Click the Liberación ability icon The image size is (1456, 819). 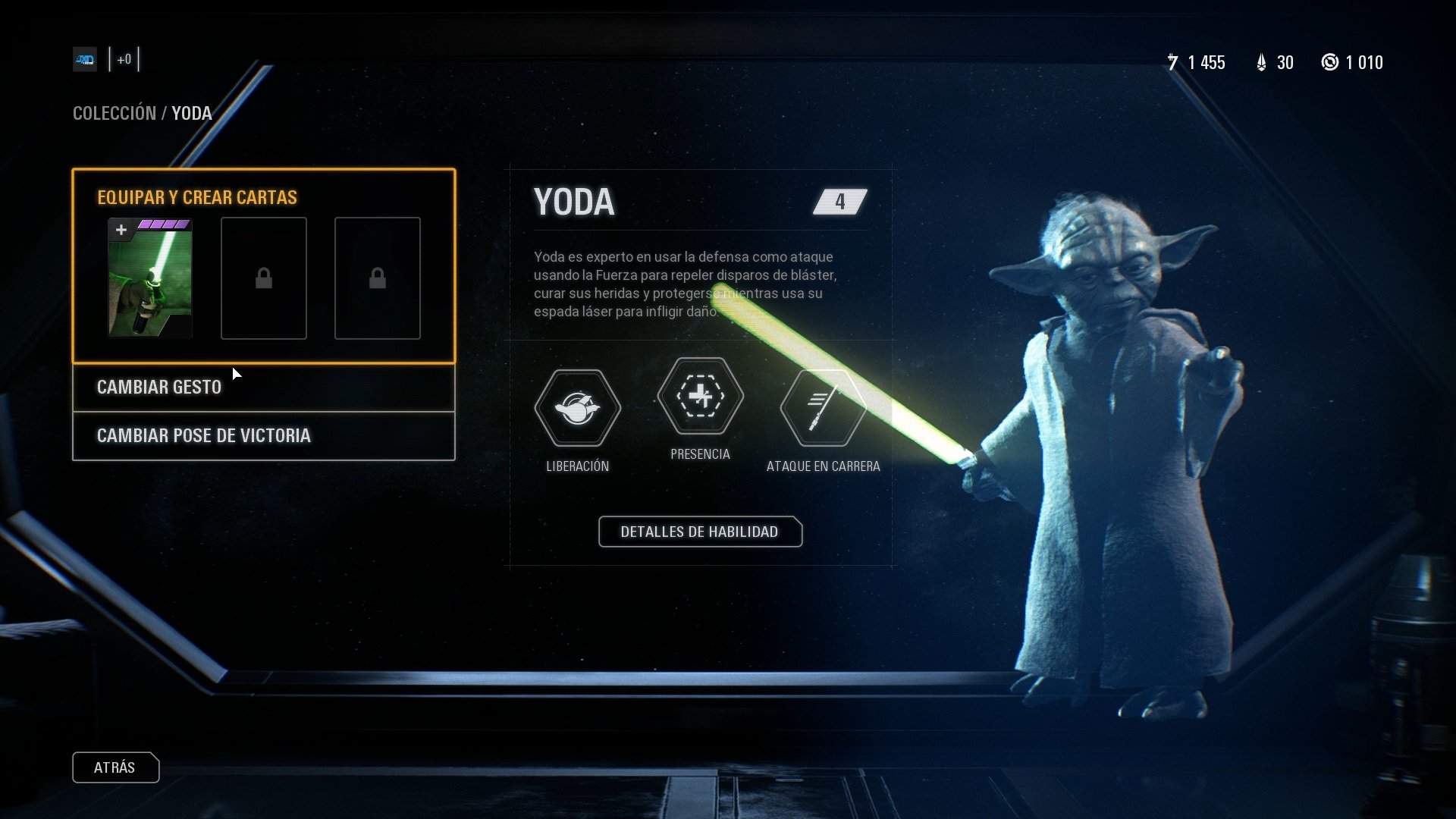[577, 408]
